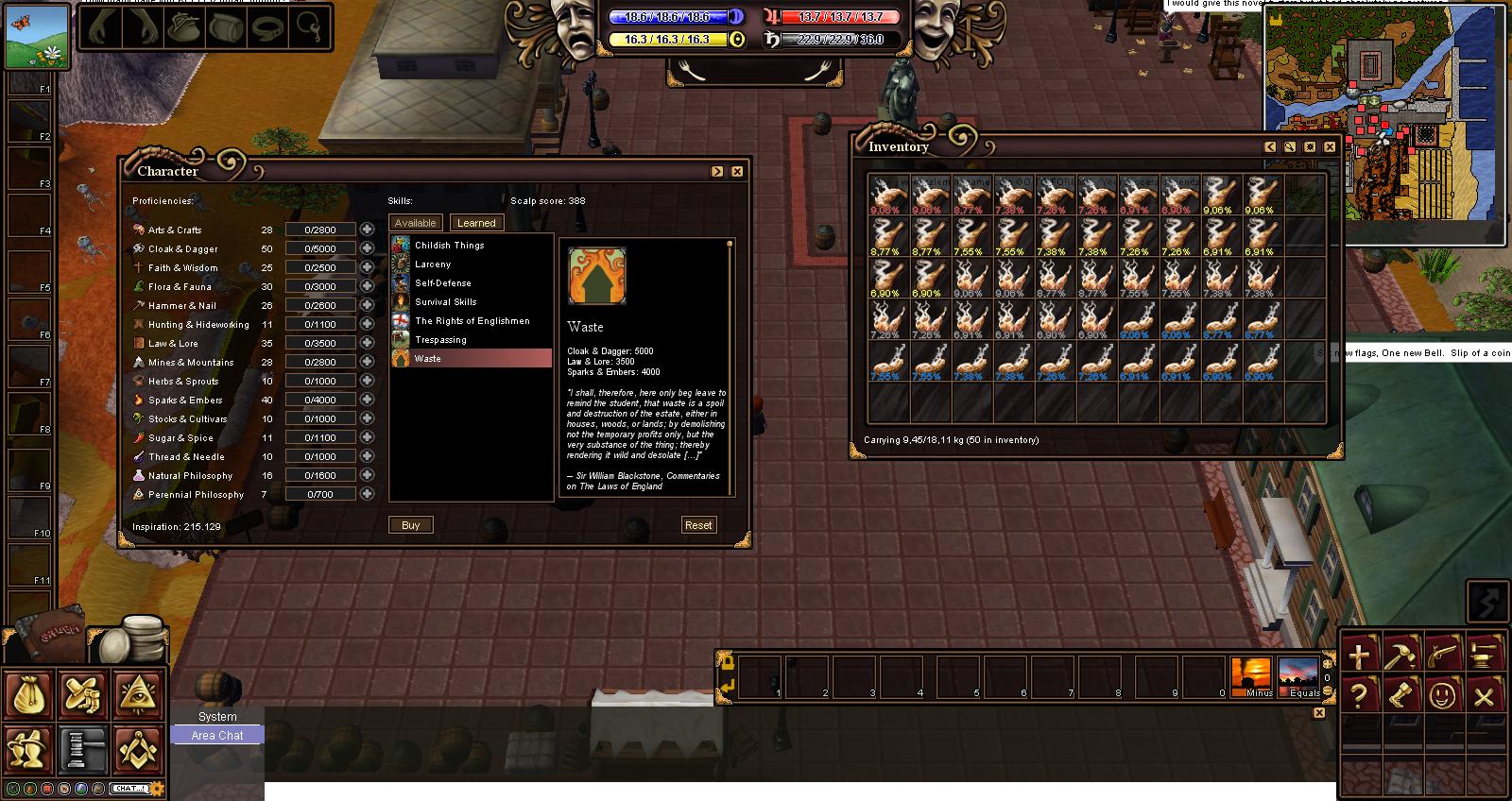Open the square and compass menu icon
This screenshot has width=1512, height=801.
(x=139, y=750)
